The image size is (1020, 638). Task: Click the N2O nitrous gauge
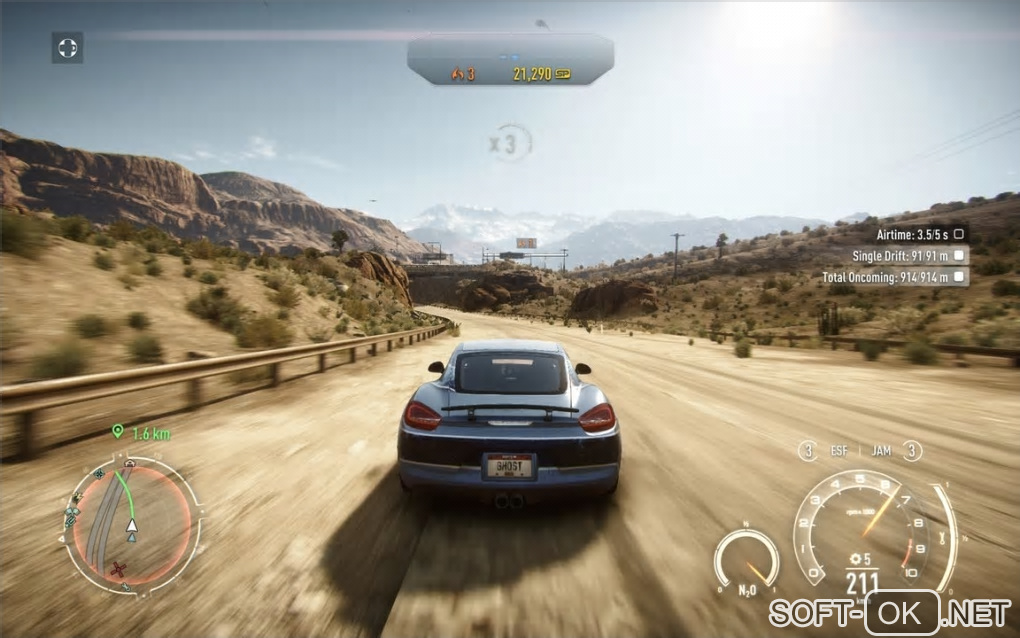(746, 561)
